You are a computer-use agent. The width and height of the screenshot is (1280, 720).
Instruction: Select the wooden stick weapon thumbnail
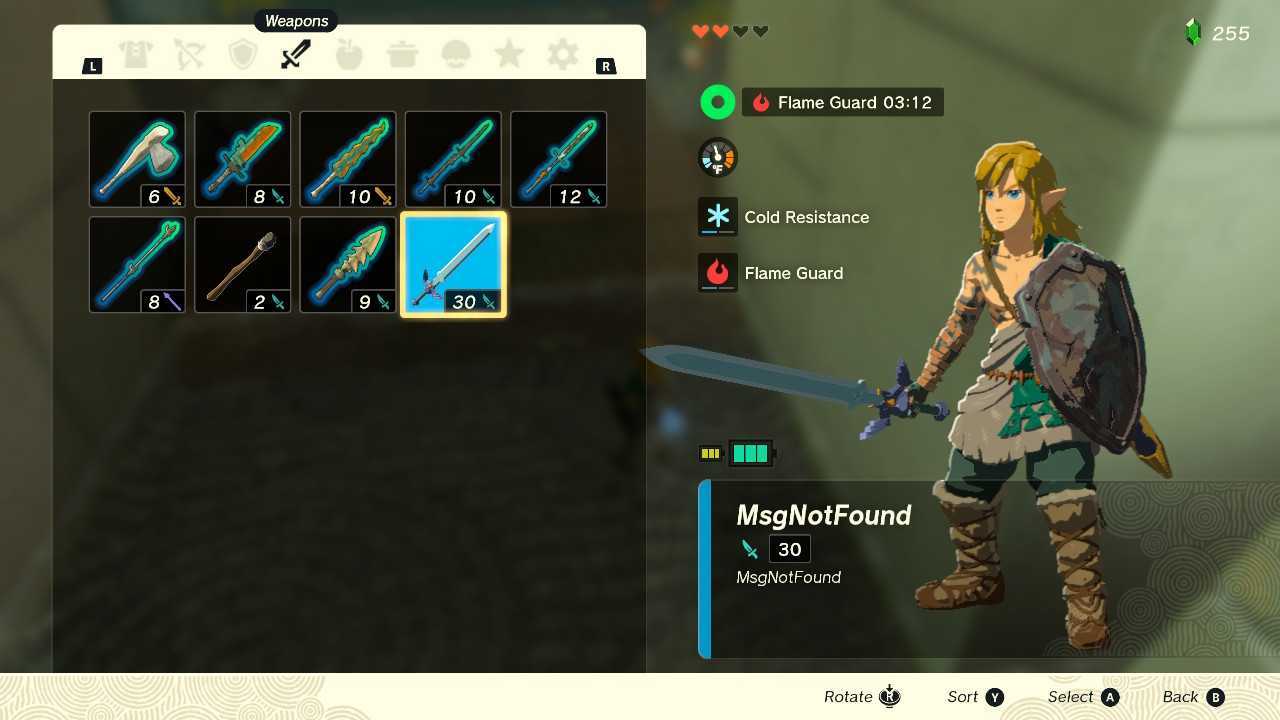242,263
